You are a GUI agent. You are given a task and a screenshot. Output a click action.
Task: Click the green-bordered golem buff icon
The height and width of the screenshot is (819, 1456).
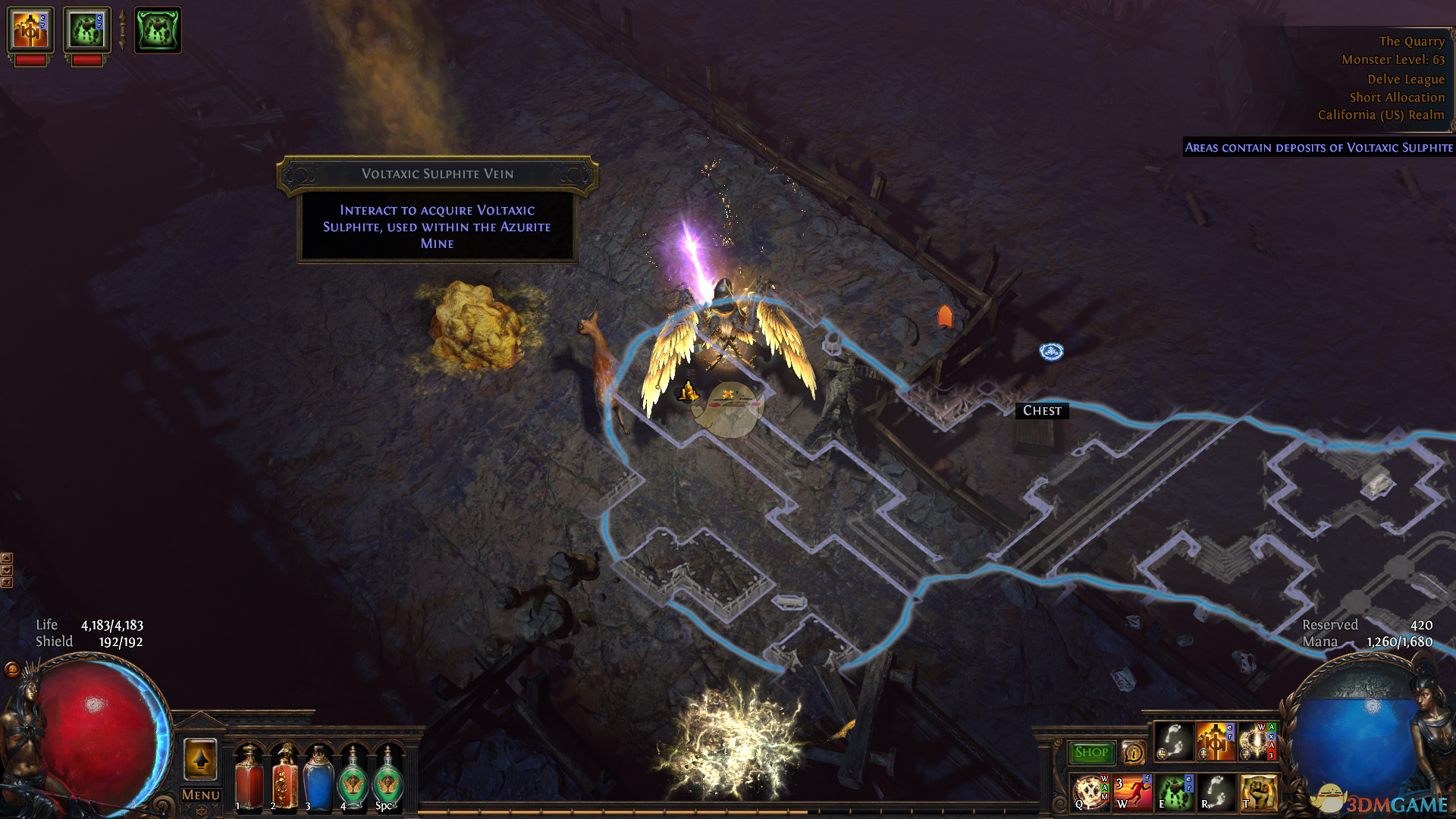pos(158,30)
